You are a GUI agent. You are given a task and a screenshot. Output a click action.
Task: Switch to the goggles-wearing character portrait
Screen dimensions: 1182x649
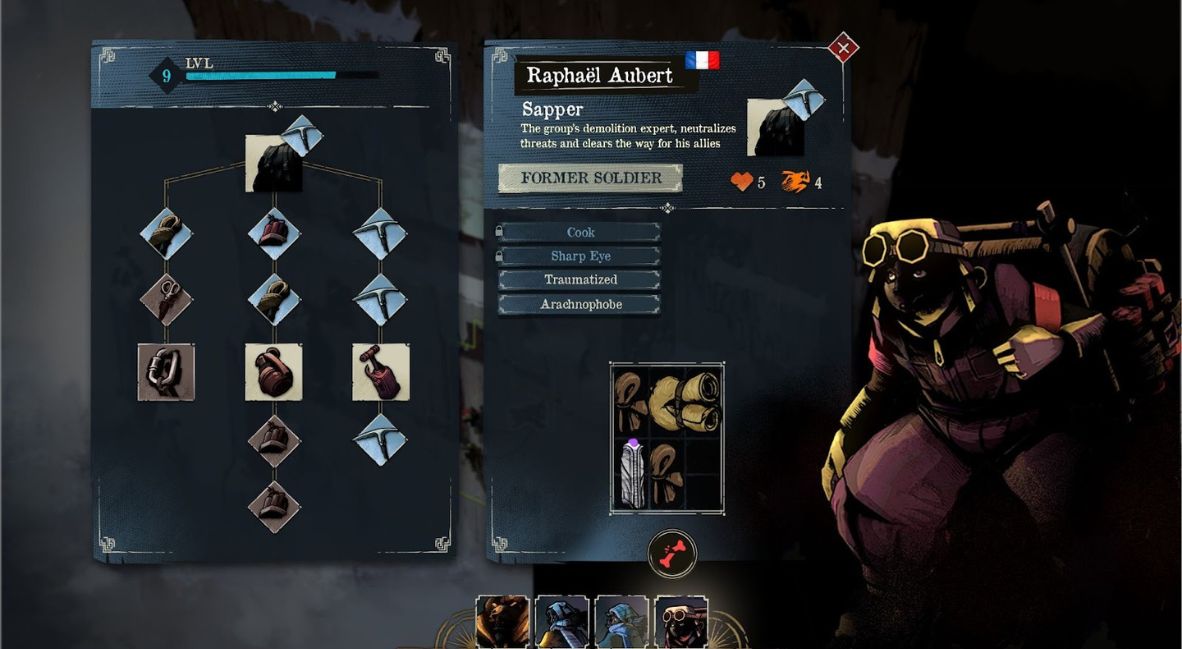(x=680, y=622)
